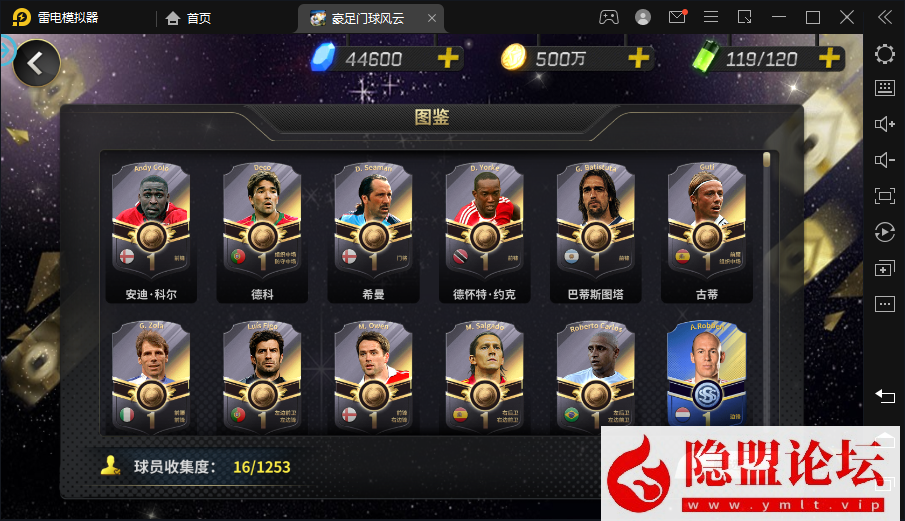Screen dimensions: 905x521
Task: View the D. Yorke player card
Action: point(485,222)
